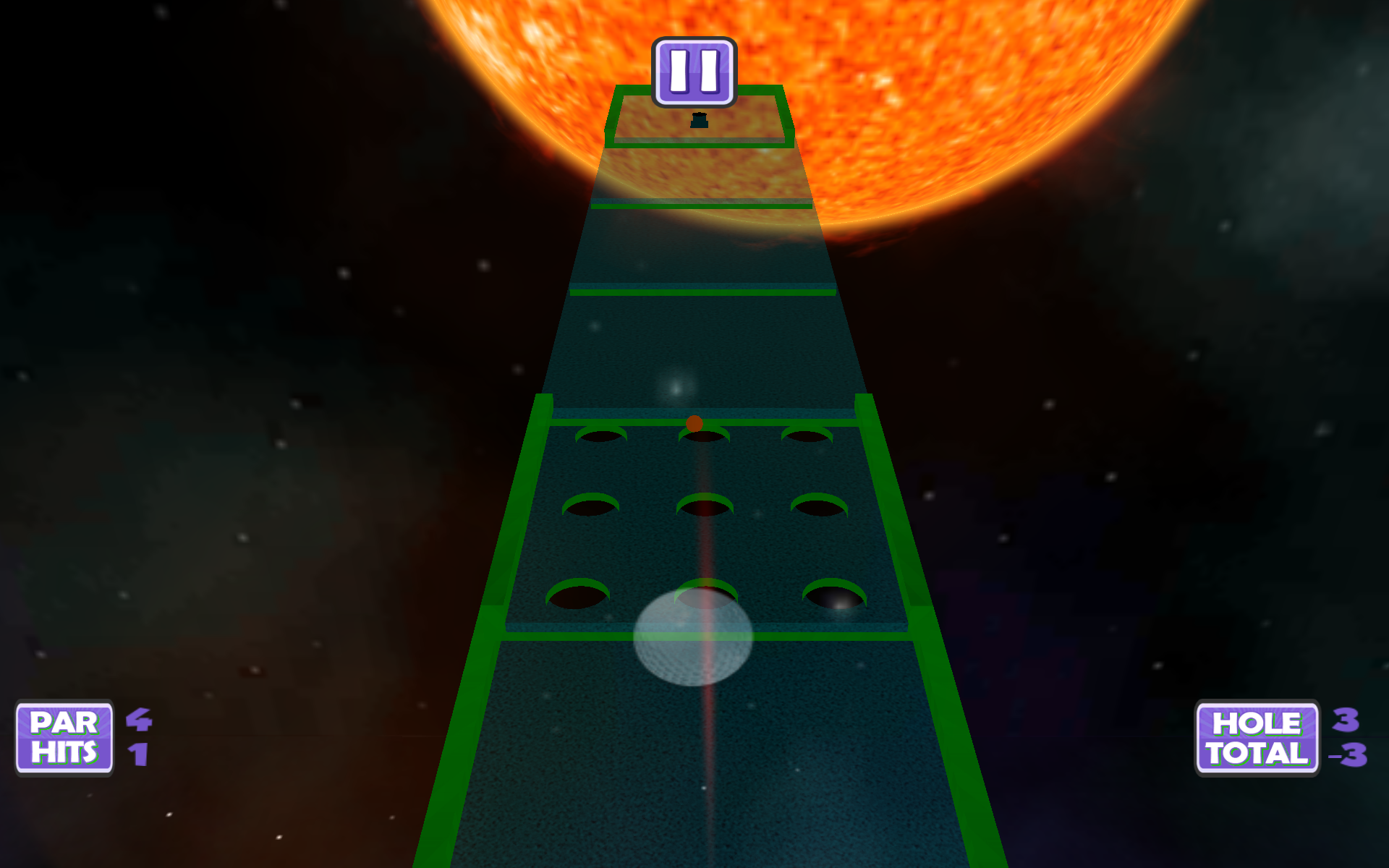Select the flag on the green
This screenshot has width=1389, height=868.
click(698, 122)
